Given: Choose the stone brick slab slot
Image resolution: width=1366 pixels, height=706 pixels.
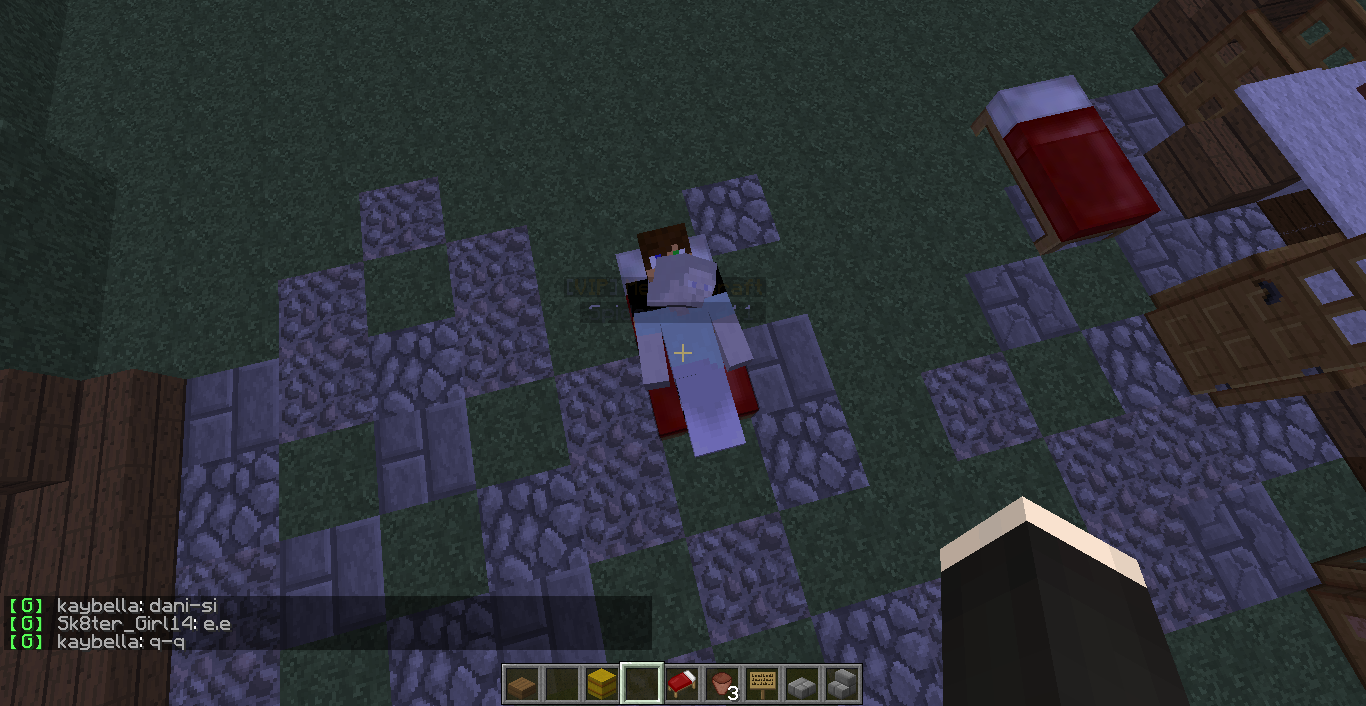Looking at the screenshot, I should 801,685.
